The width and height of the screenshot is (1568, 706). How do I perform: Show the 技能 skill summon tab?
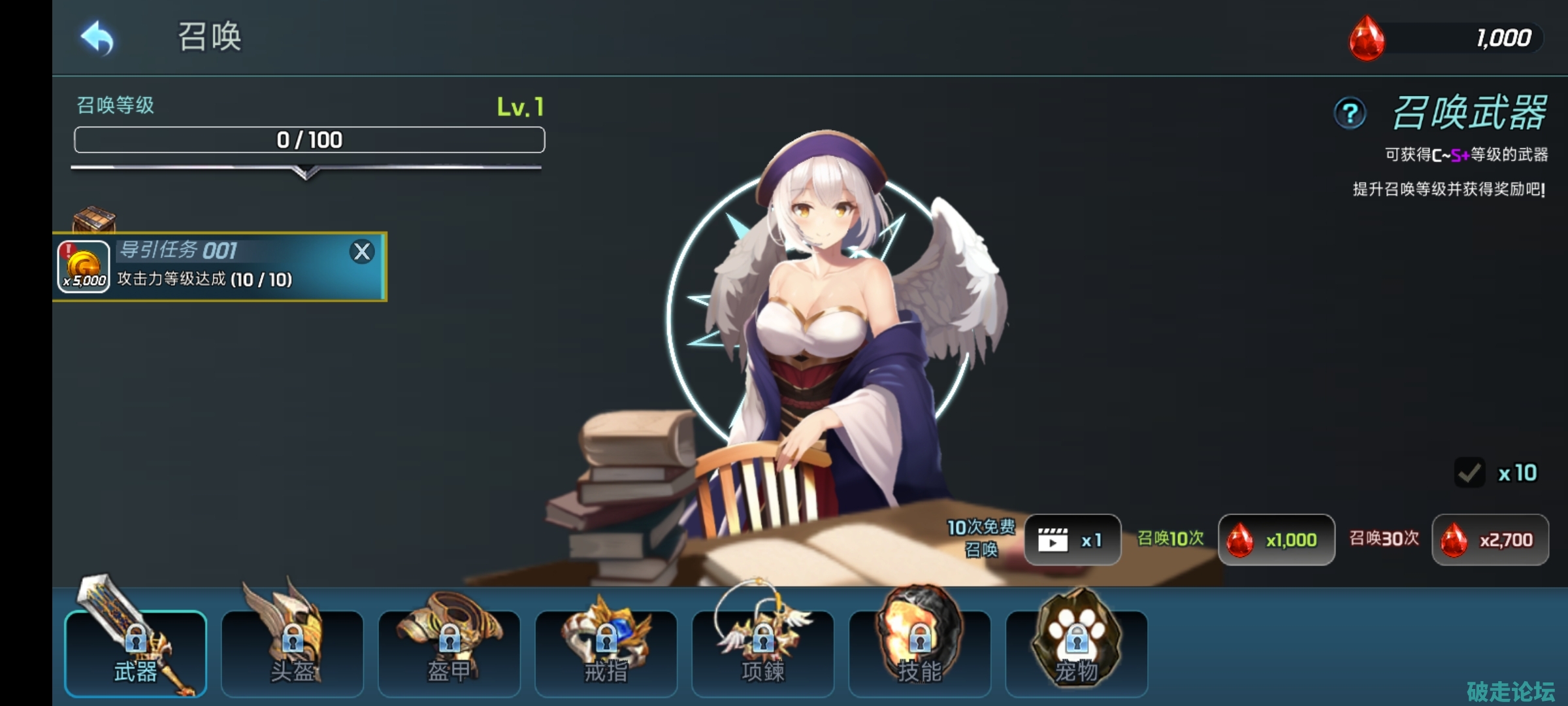pos(919,654)
